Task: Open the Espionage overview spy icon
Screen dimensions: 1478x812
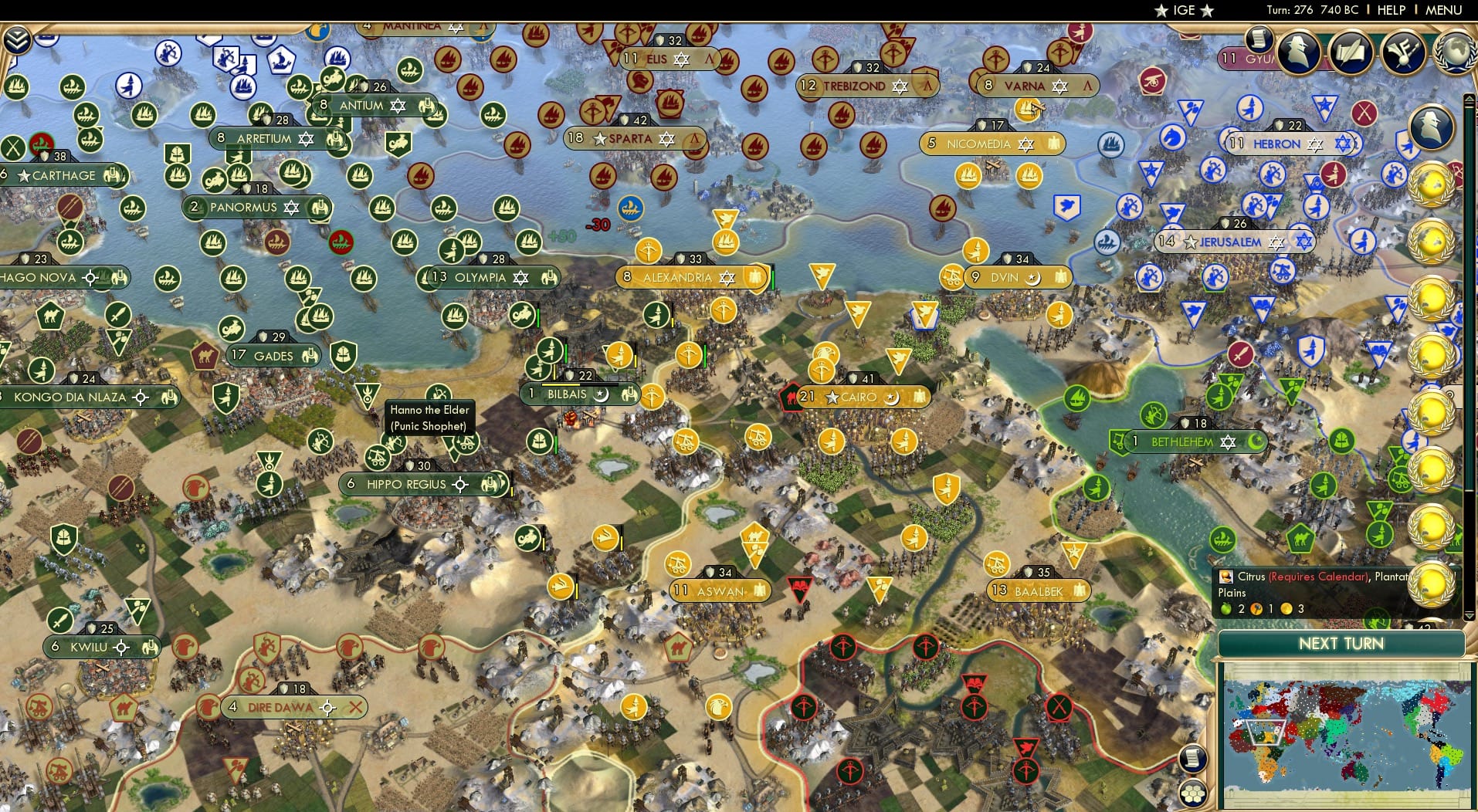Action: coord(1298,52)
